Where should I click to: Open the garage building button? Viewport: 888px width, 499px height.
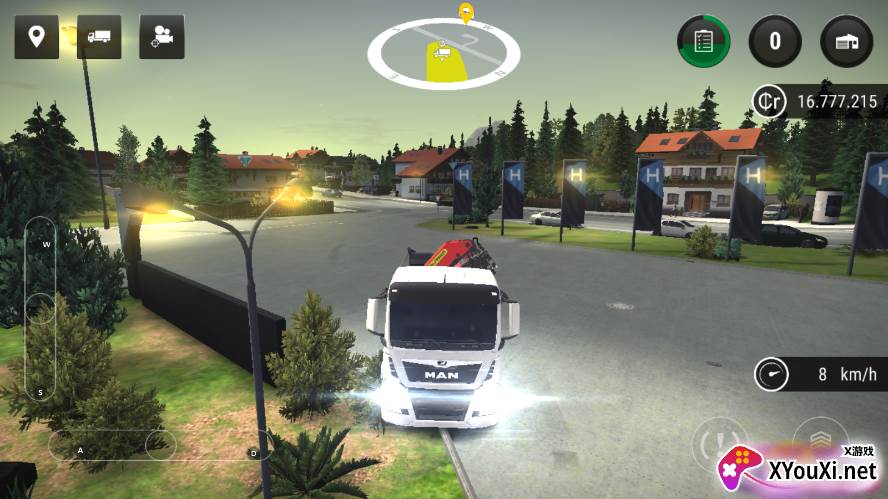pyautogui.click(x=846, y=41)
